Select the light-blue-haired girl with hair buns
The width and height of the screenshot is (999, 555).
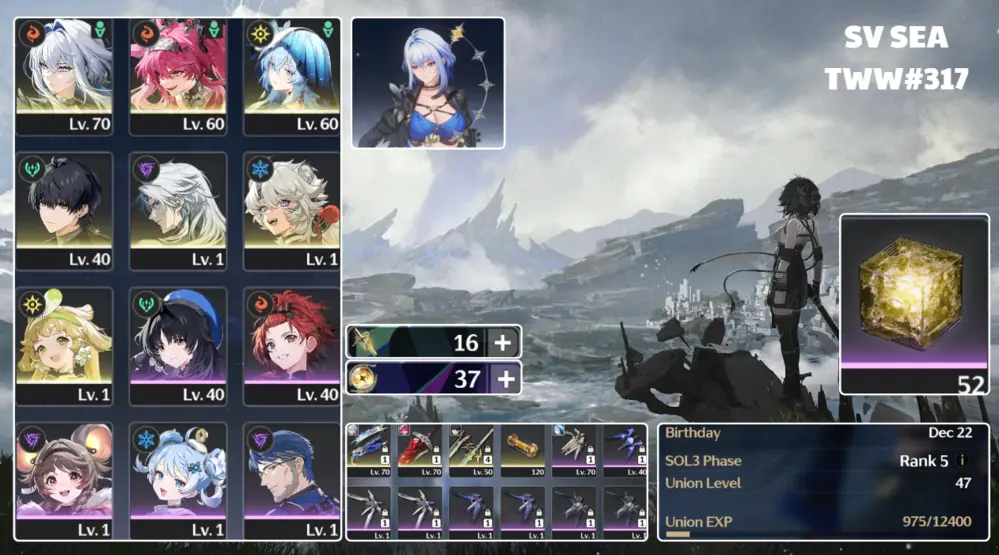pos(178,481)
